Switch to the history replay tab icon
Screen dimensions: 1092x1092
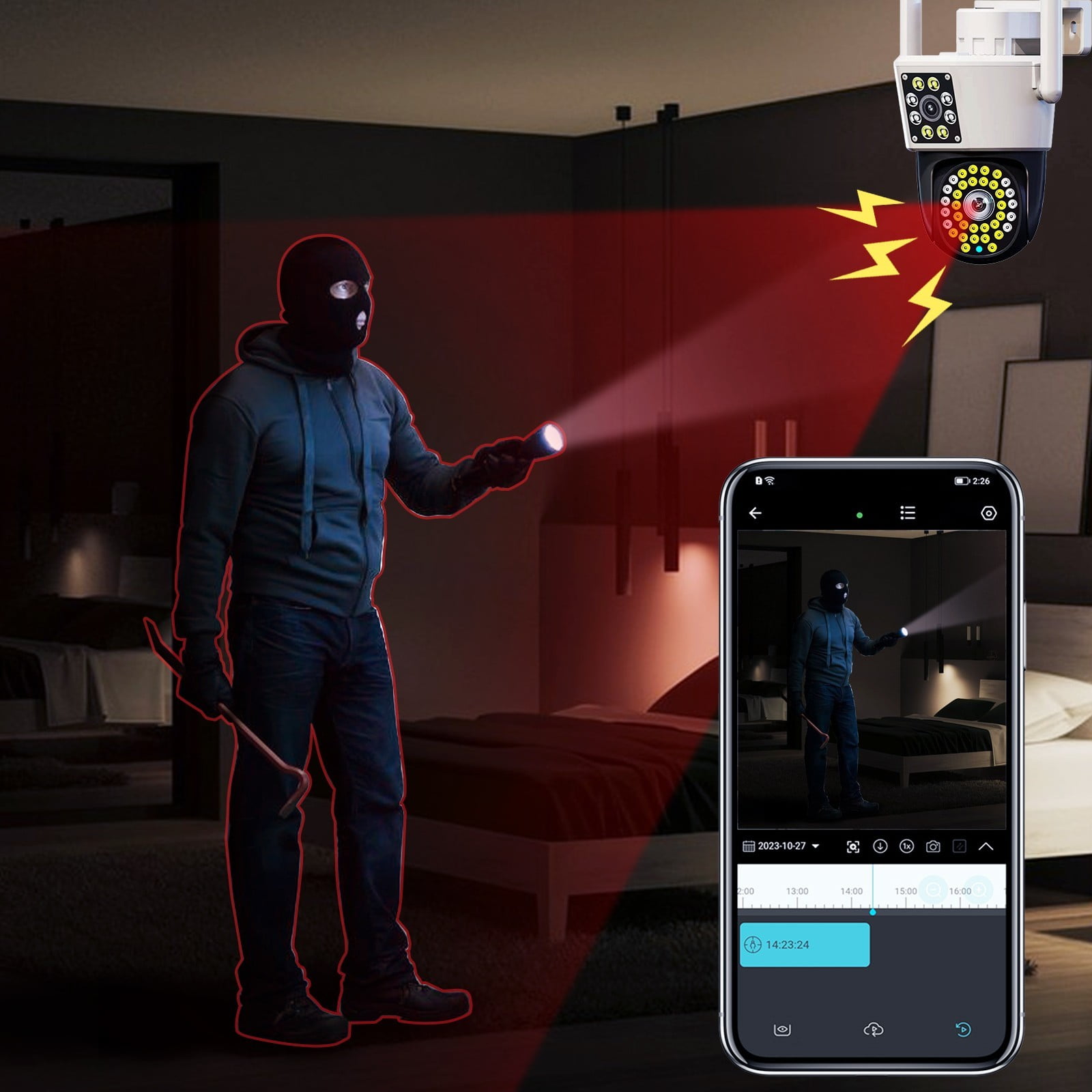(x=962, y=1029)
